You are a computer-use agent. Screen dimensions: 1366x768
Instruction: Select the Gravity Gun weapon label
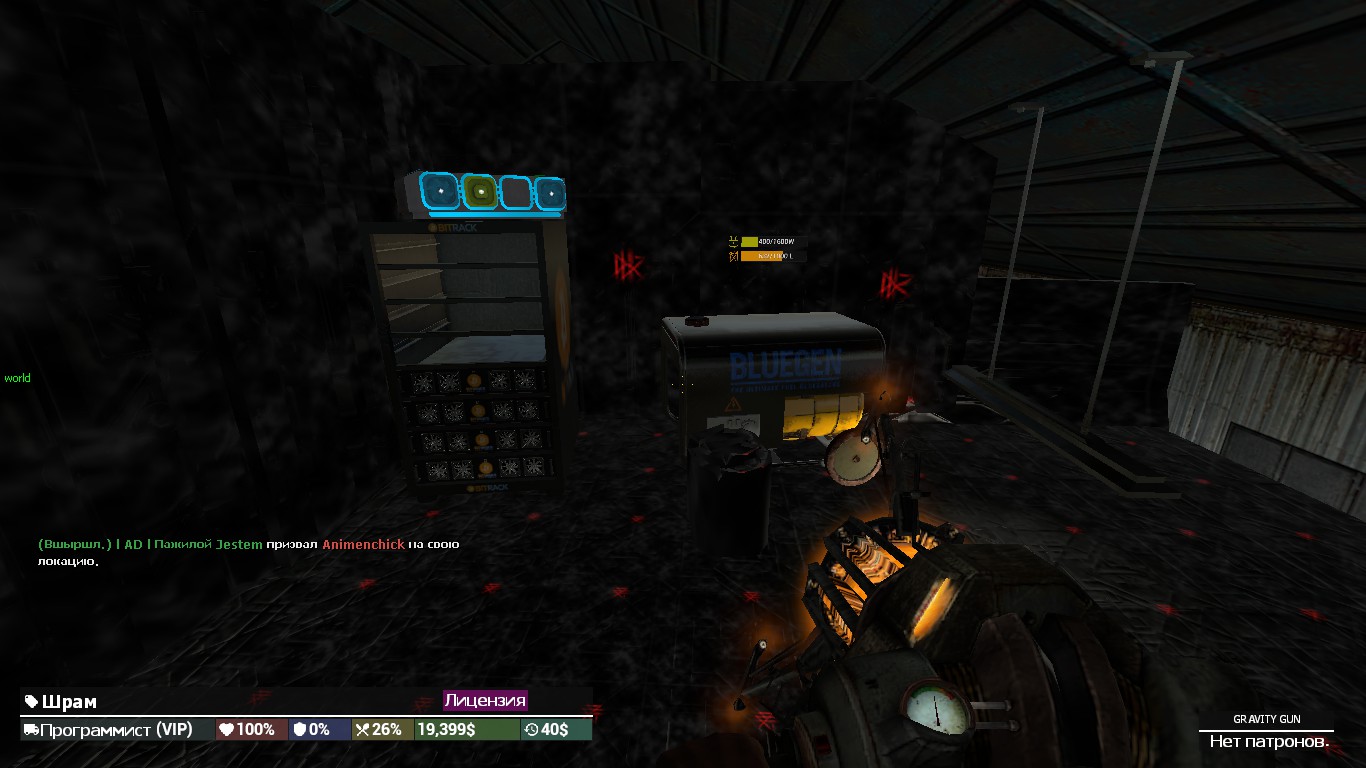1266,719
